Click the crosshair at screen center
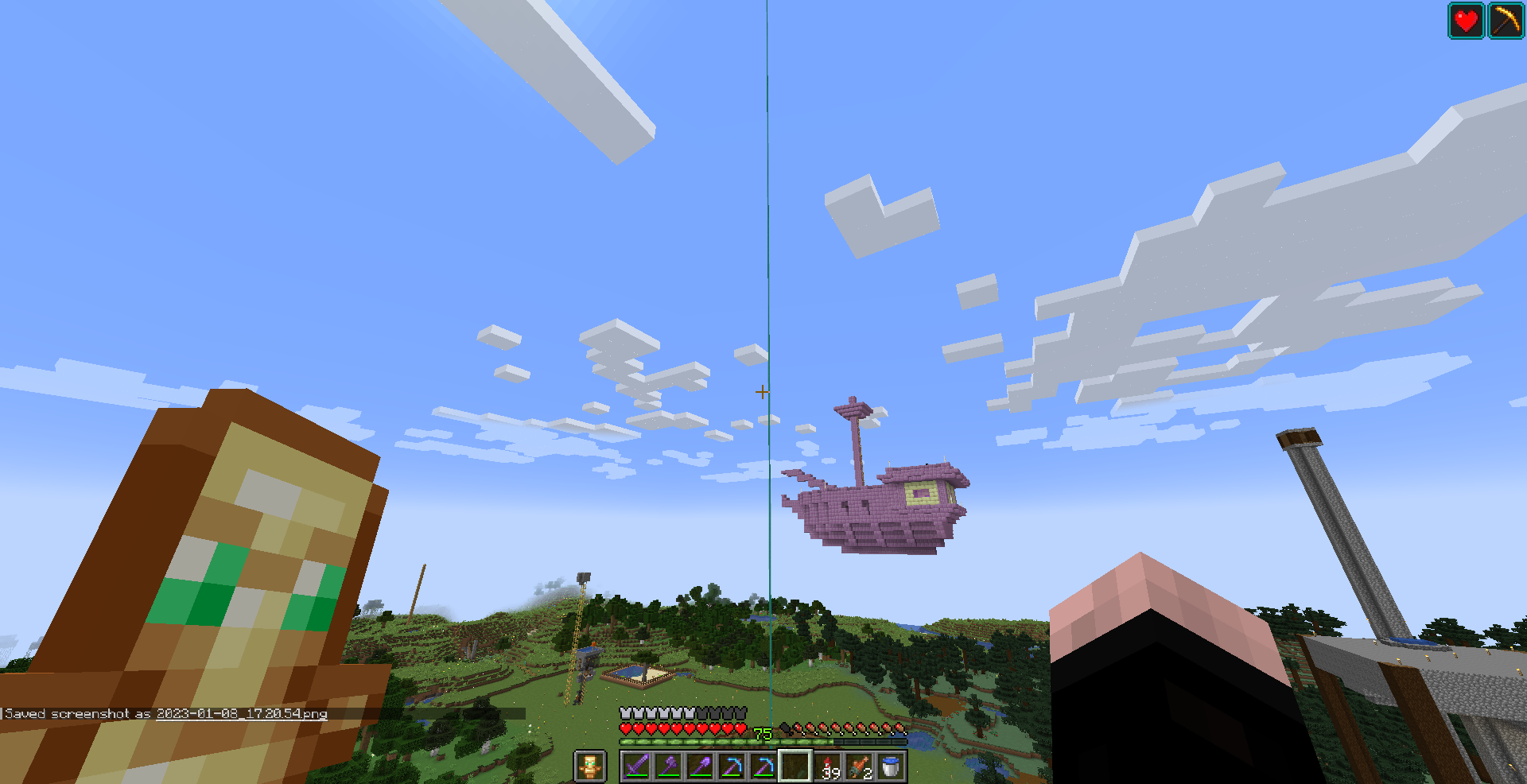This screenshot has width=1527, height=784. pyautogui.click(x=763, y=391)
